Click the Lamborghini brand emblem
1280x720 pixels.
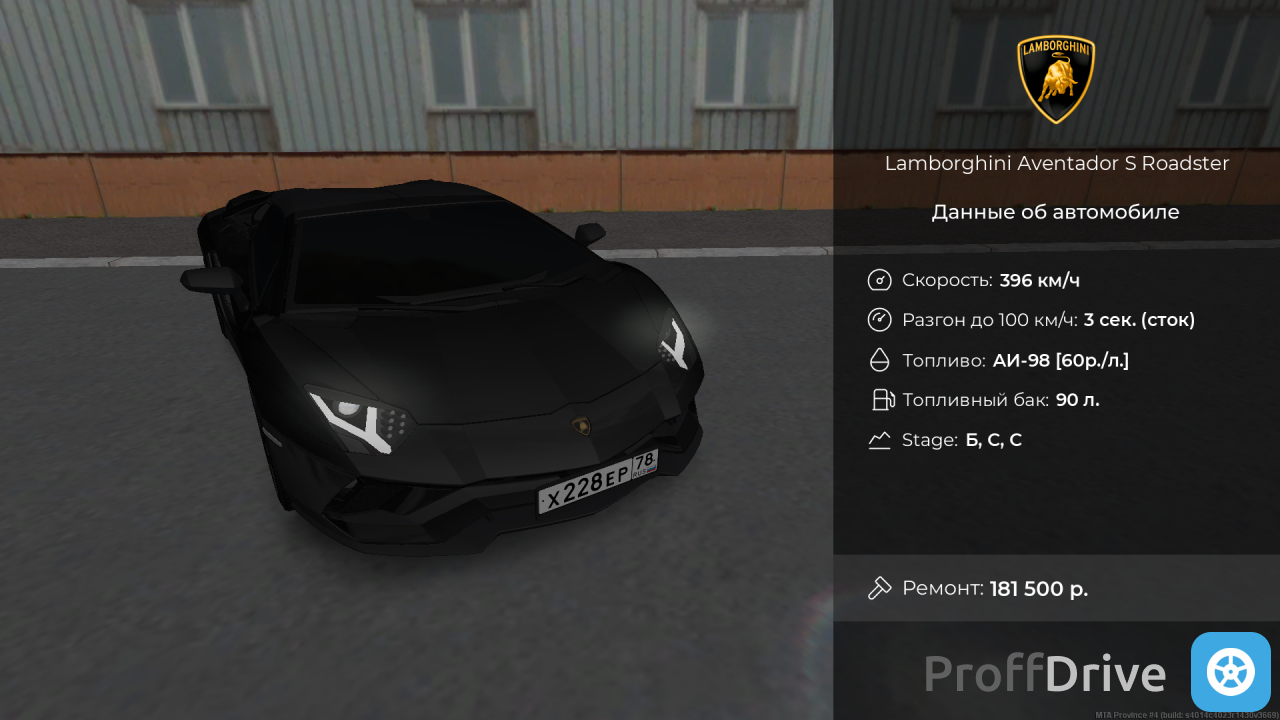pyautogui.click(x=1056, y=80)
